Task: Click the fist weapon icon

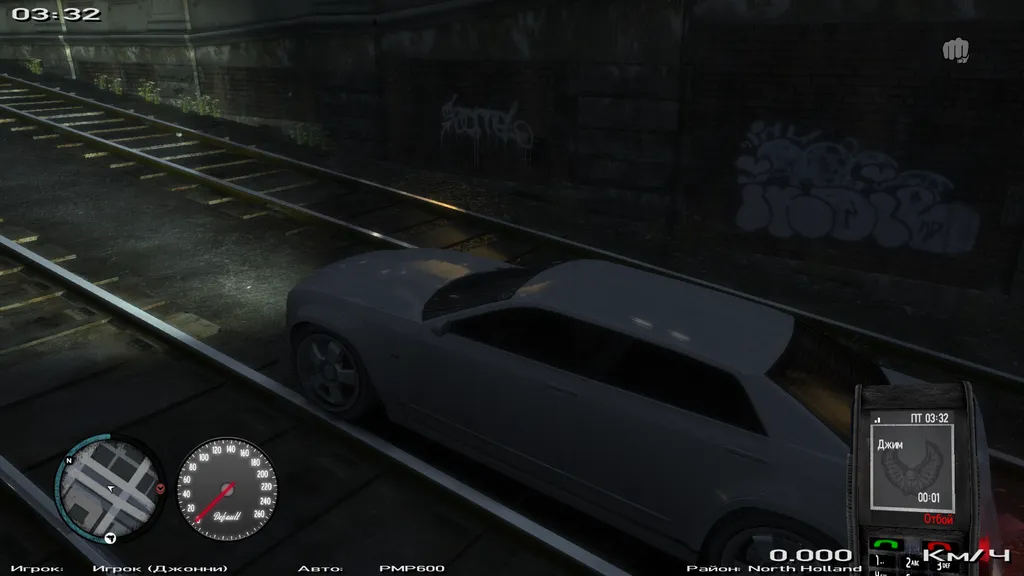Action: click(955, 49)
